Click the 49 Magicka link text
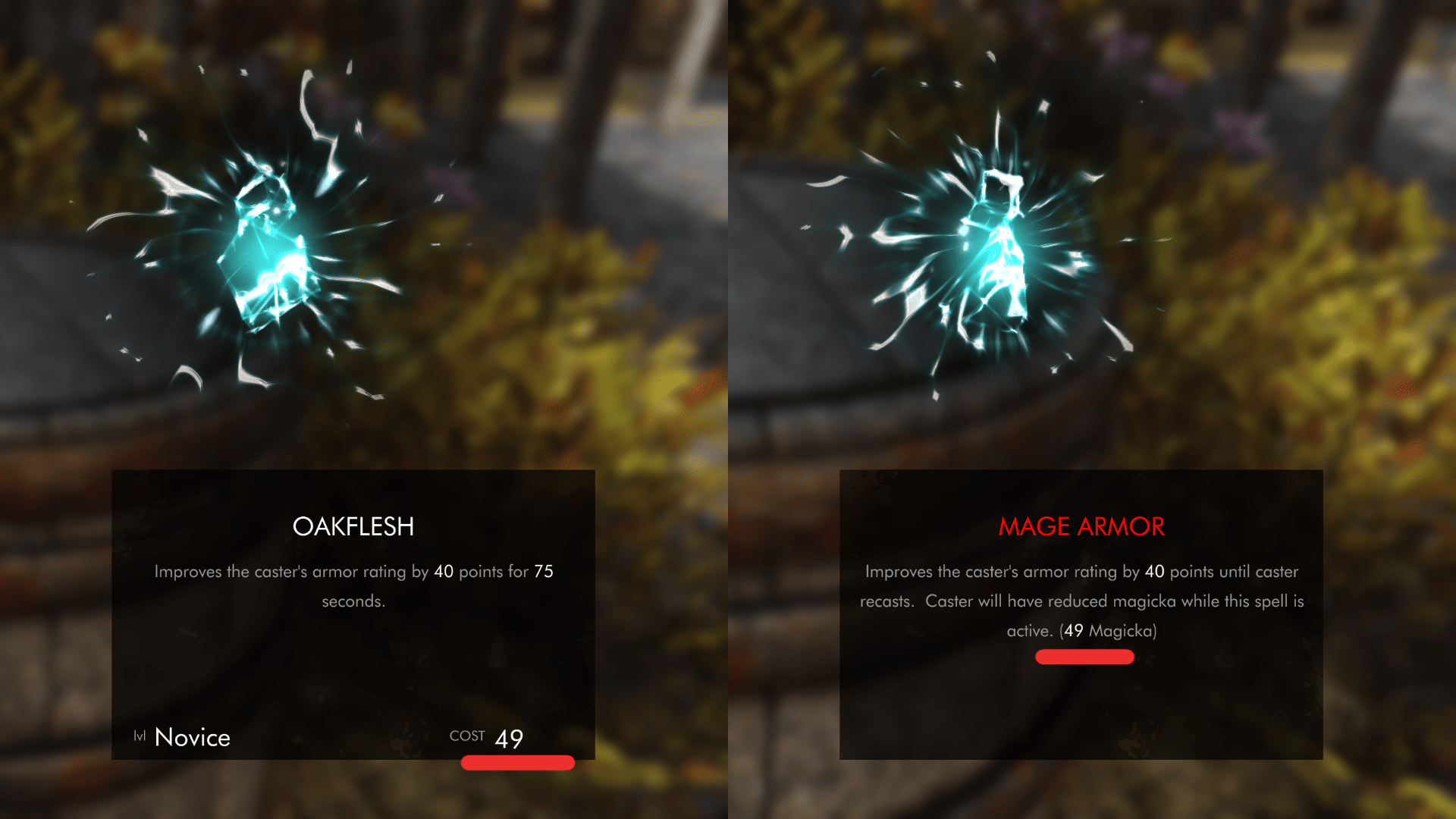This screenshot has height=819, width=1456. 1109,629
